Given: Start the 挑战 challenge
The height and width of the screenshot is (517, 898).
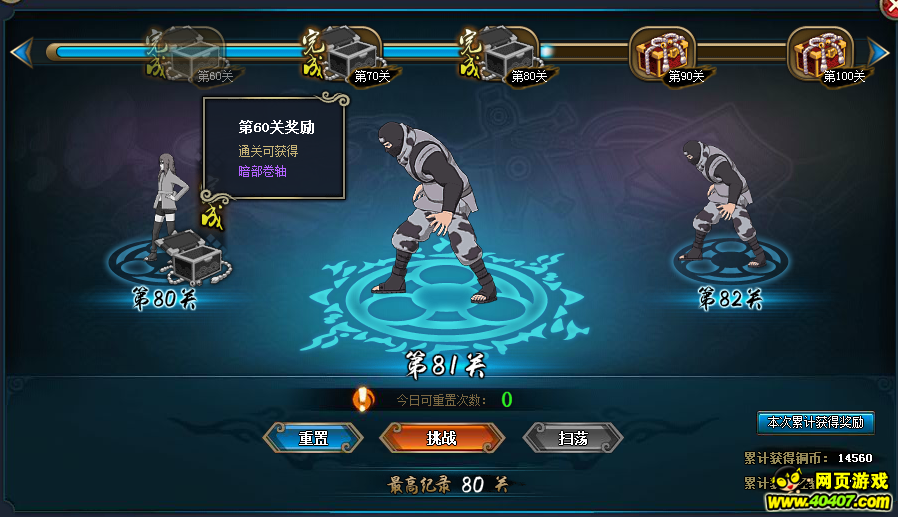Looking at the screenshot, I should [441, 438].
